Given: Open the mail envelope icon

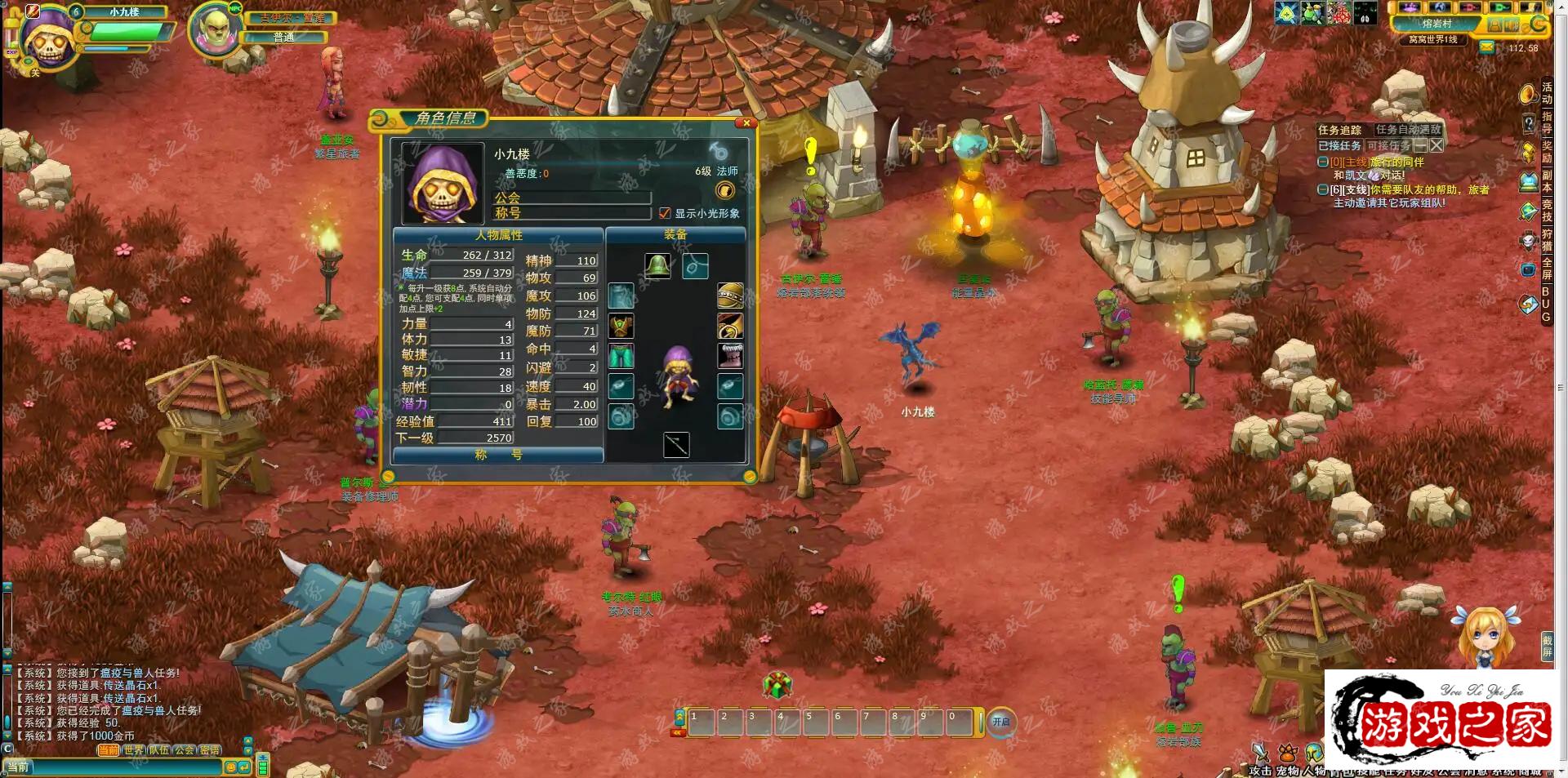Looking at the screenshot, I should tap(1487, 48).
